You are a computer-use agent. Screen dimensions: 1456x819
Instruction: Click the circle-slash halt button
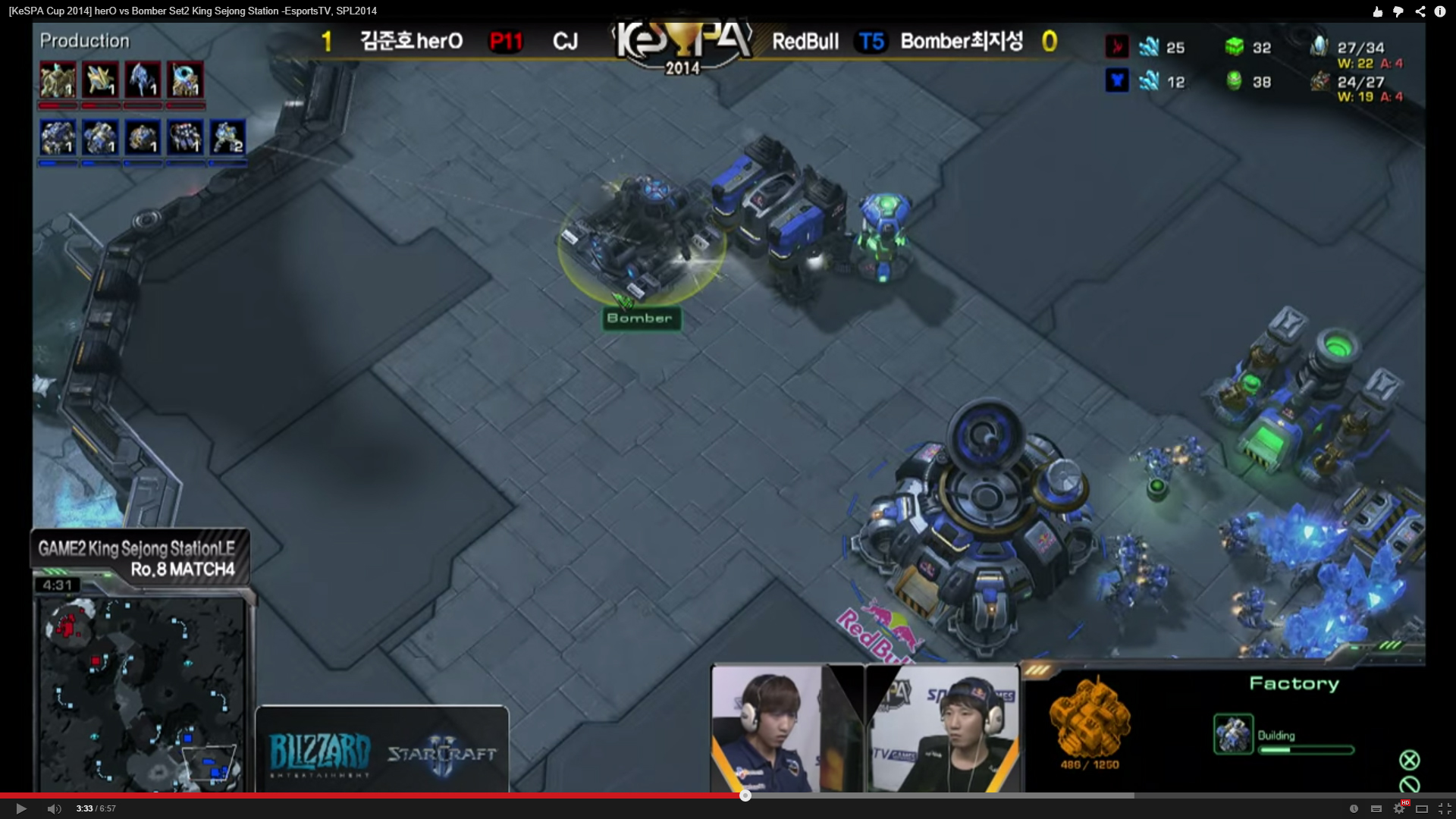(x=1409, y=785)
